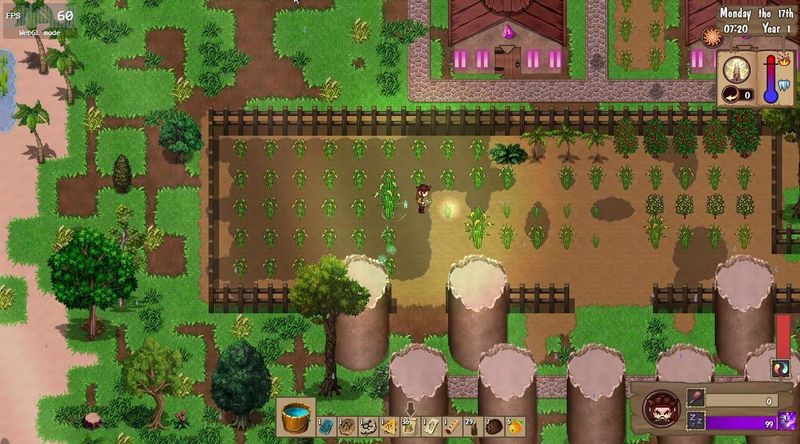
Task: Click the arrow counter showing 0
Action: click(x=739, y=95)
